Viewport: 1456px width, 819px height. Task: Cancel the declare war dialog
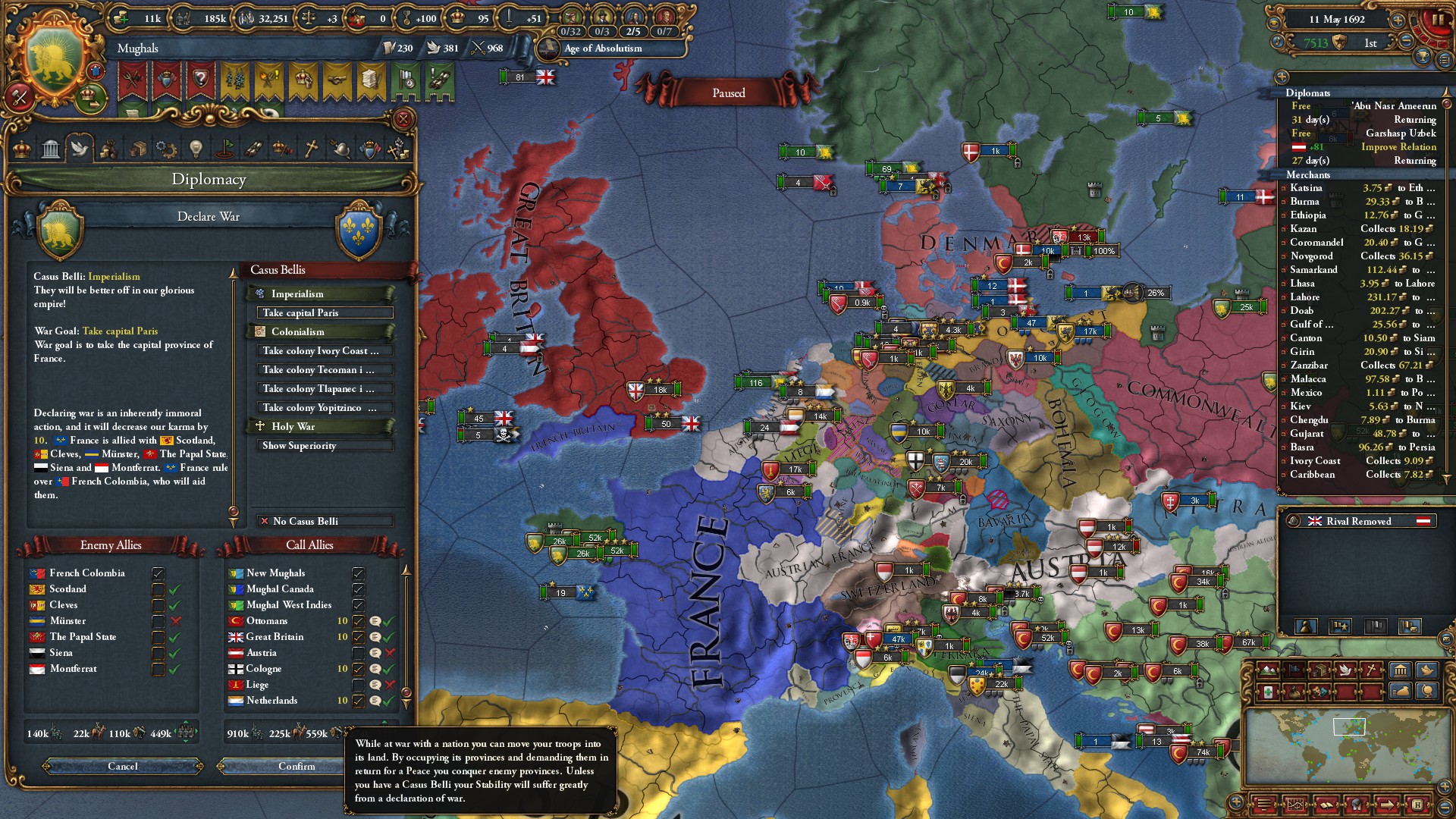(x=123, y=766)
